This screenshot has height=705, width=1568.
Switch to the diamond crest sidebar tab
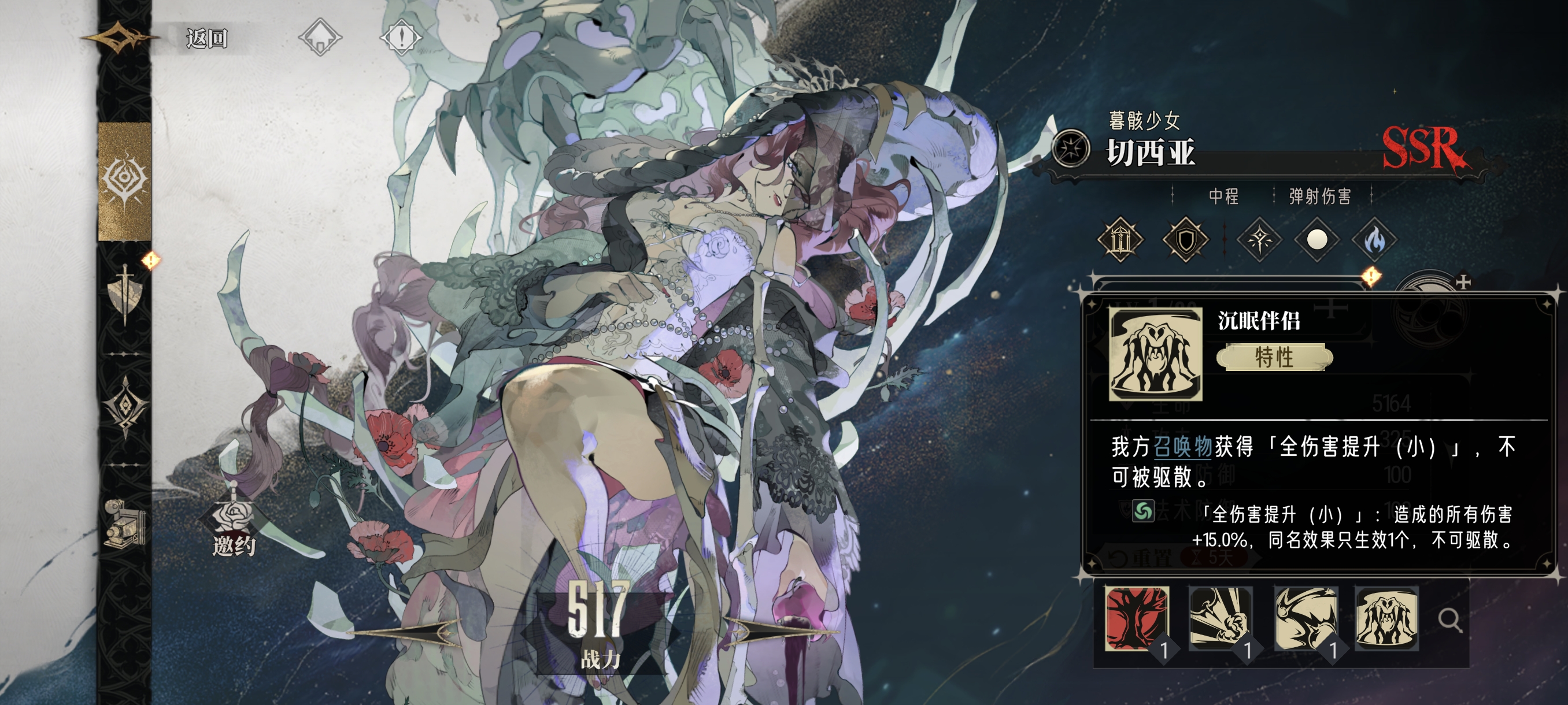click(125, 406)
